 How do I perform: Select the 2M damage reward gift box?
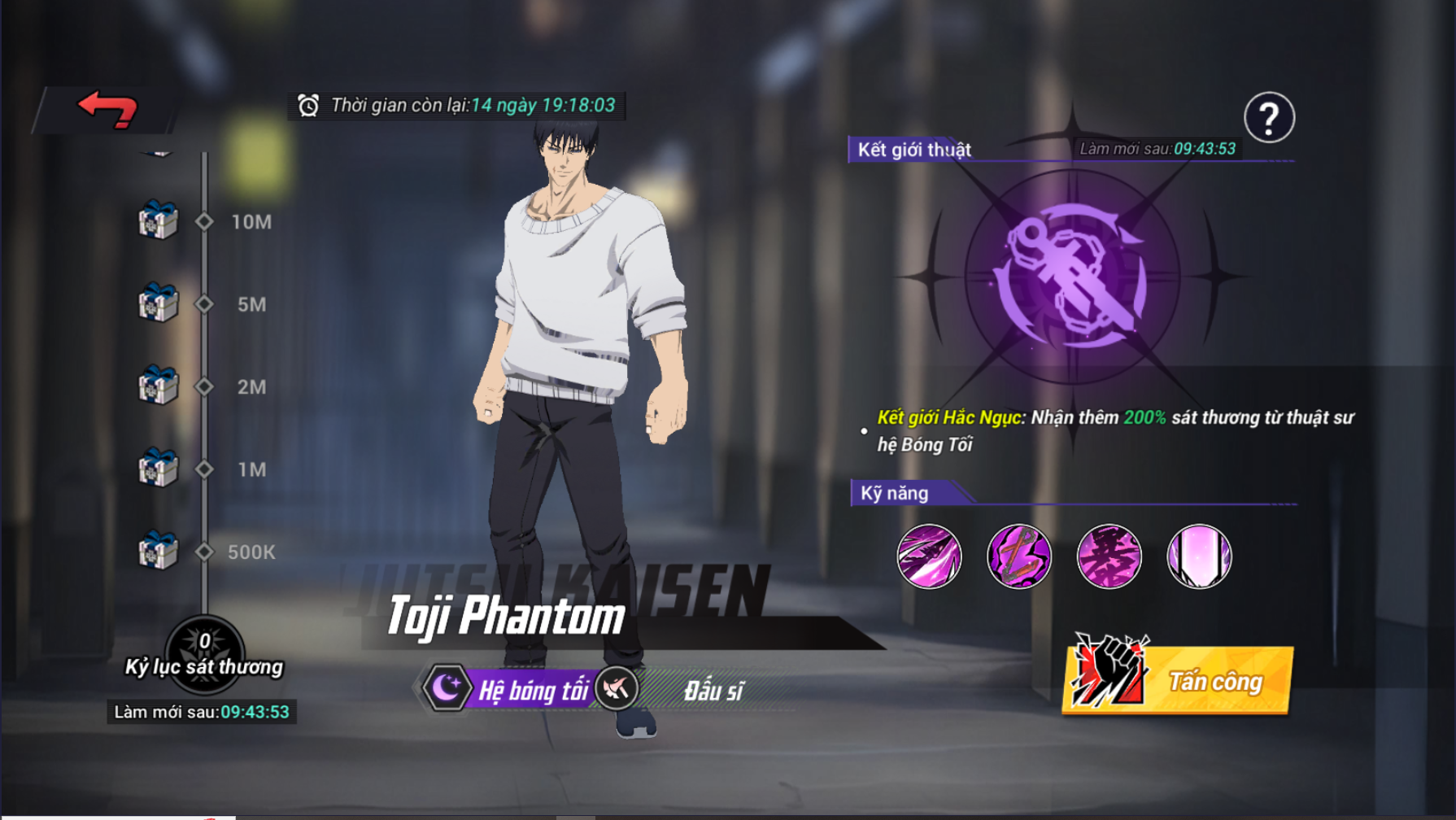click(x=158, y=386)
